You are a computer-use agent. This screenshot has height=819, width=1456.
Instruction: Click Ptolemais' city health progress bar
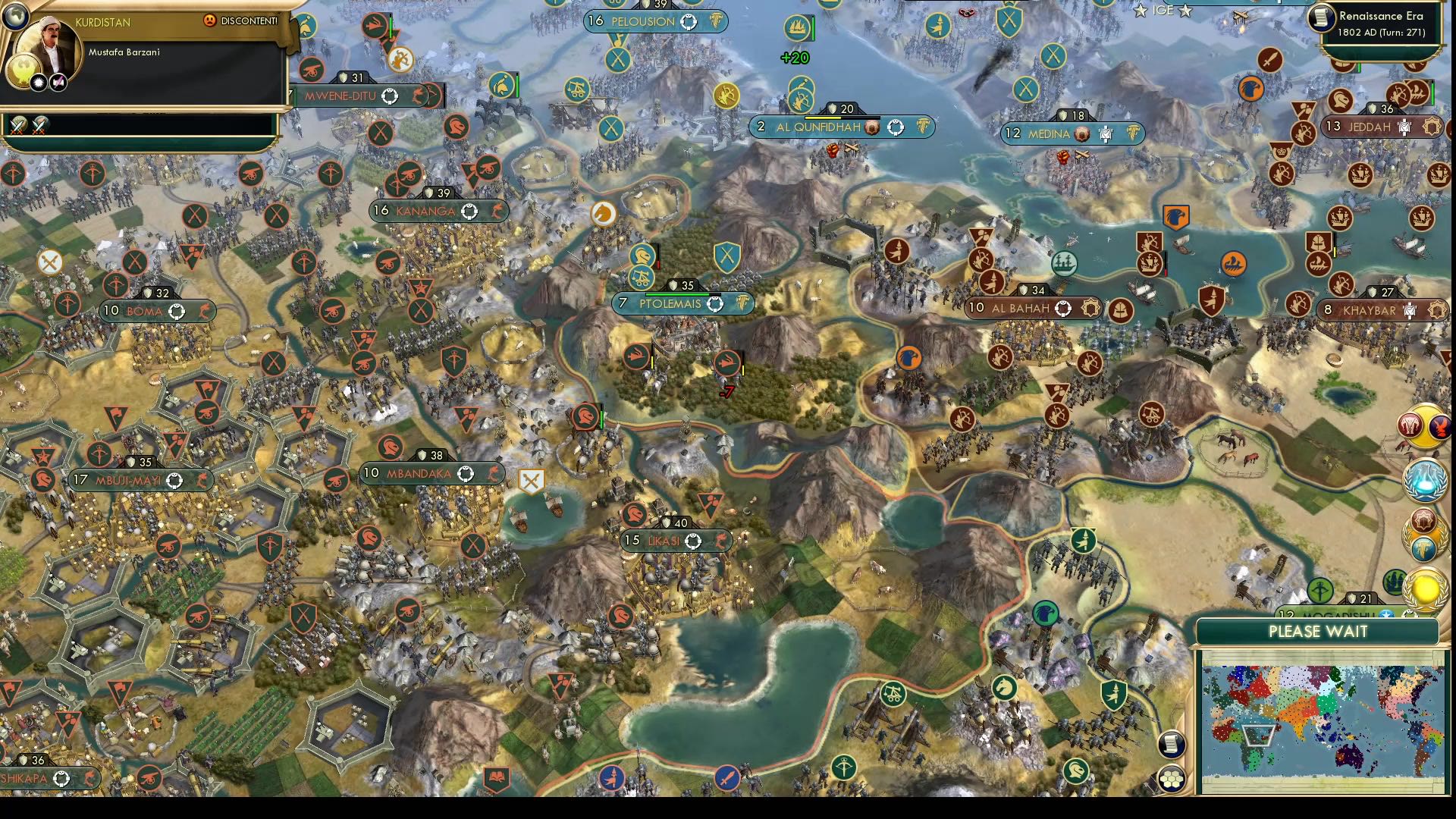pos(677,294)
